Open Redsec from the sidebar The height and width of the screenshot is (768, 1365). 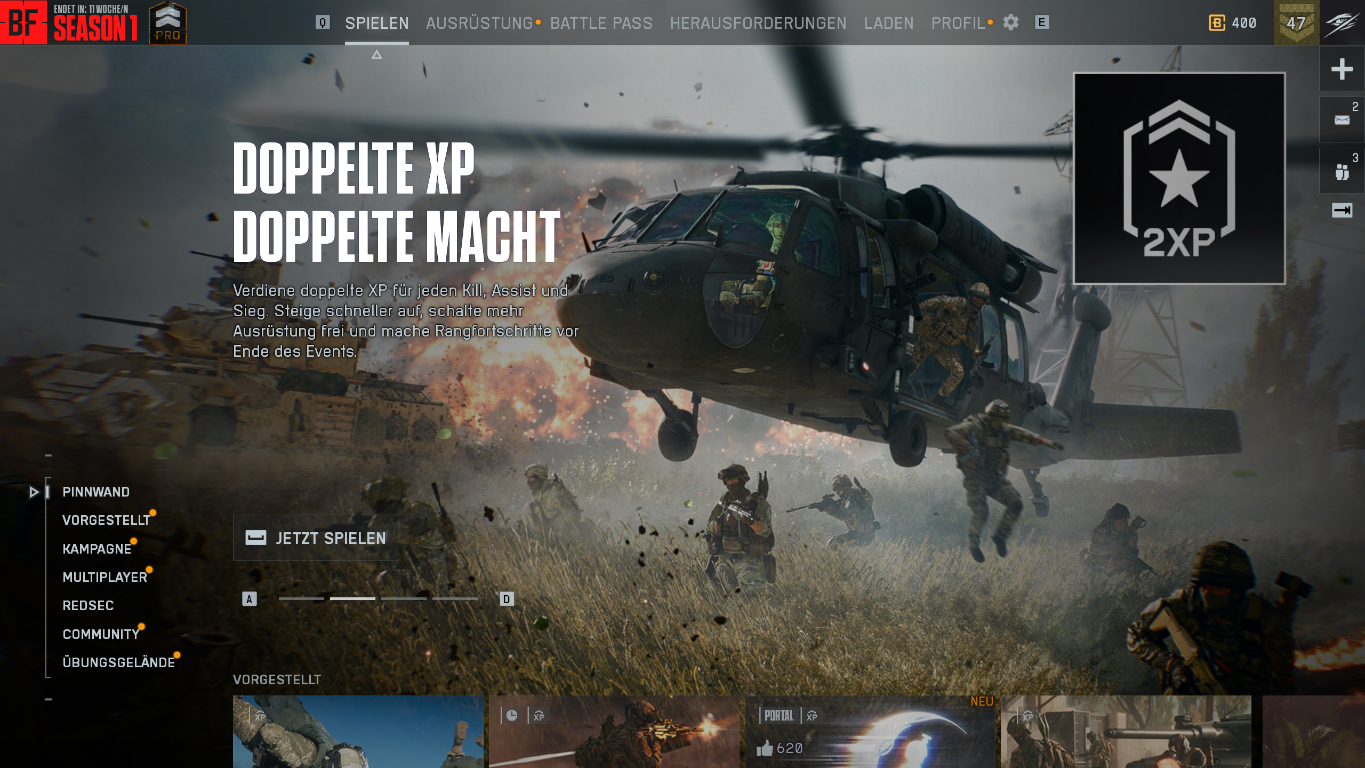point(87,605)
